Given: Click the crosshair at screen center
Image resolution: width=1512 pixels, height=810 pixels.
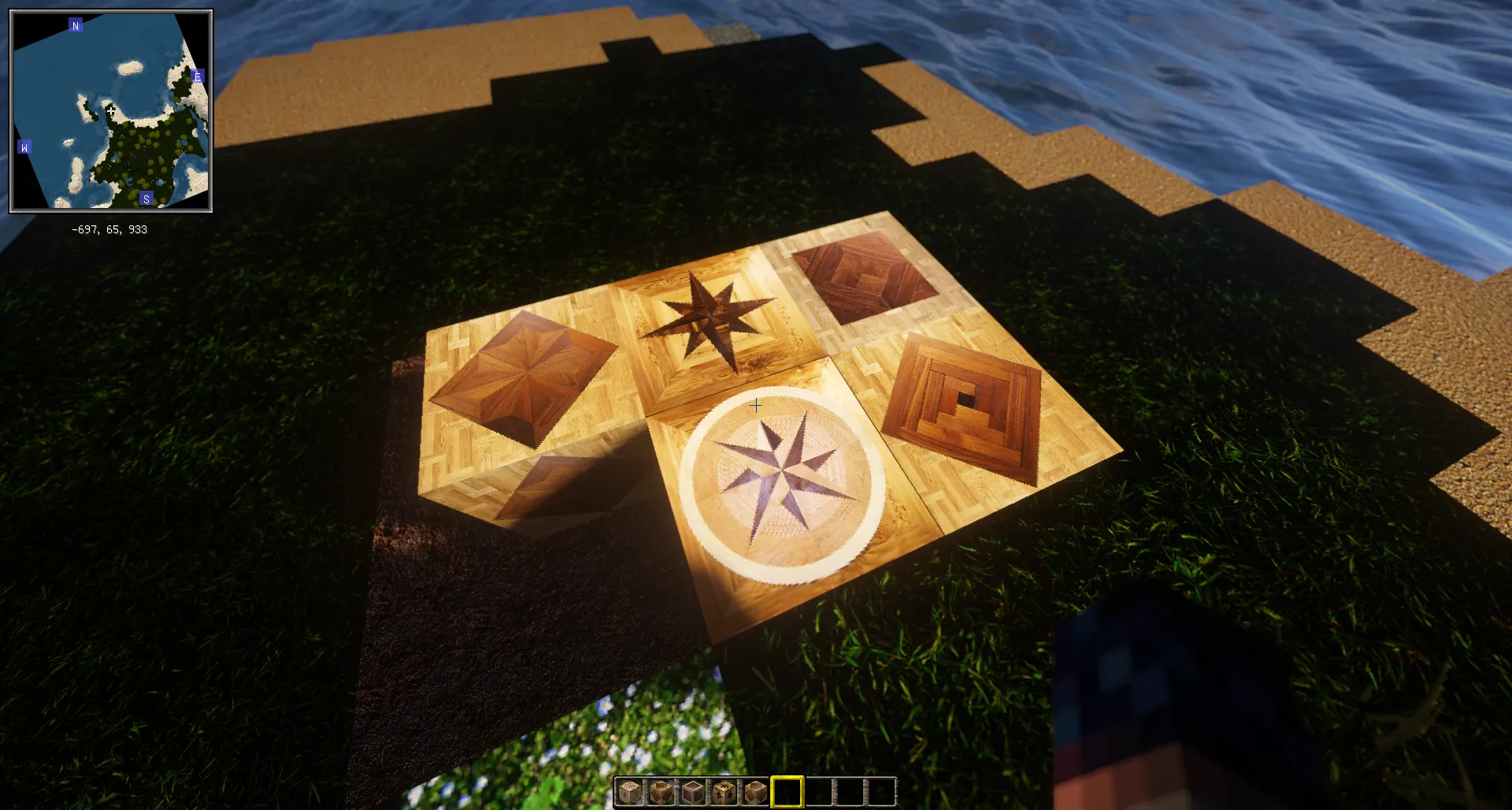Looking at the screenshot, I should [756, 405].
